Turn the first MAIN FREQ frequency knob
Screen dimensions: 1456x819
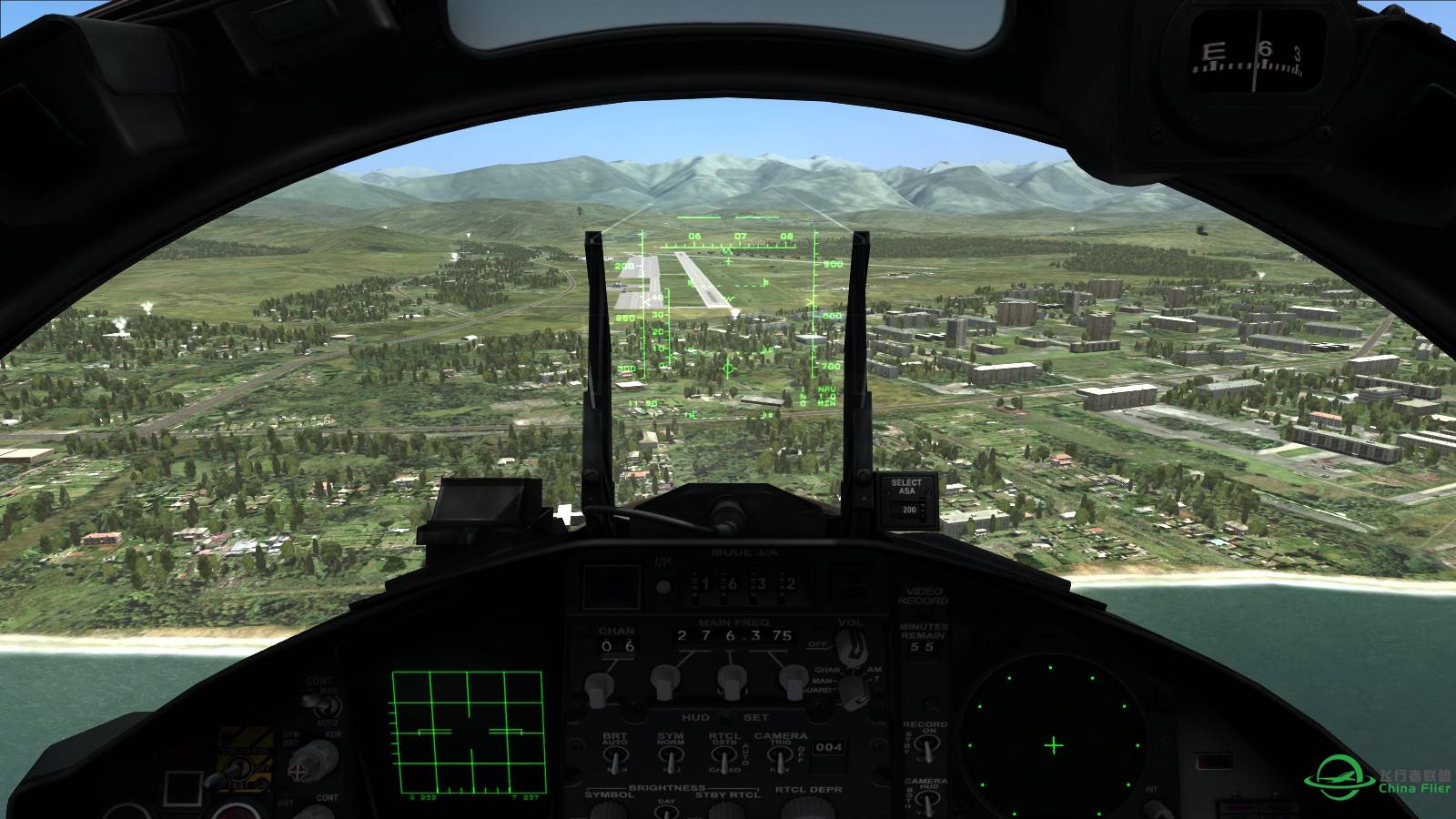(664, 682)
